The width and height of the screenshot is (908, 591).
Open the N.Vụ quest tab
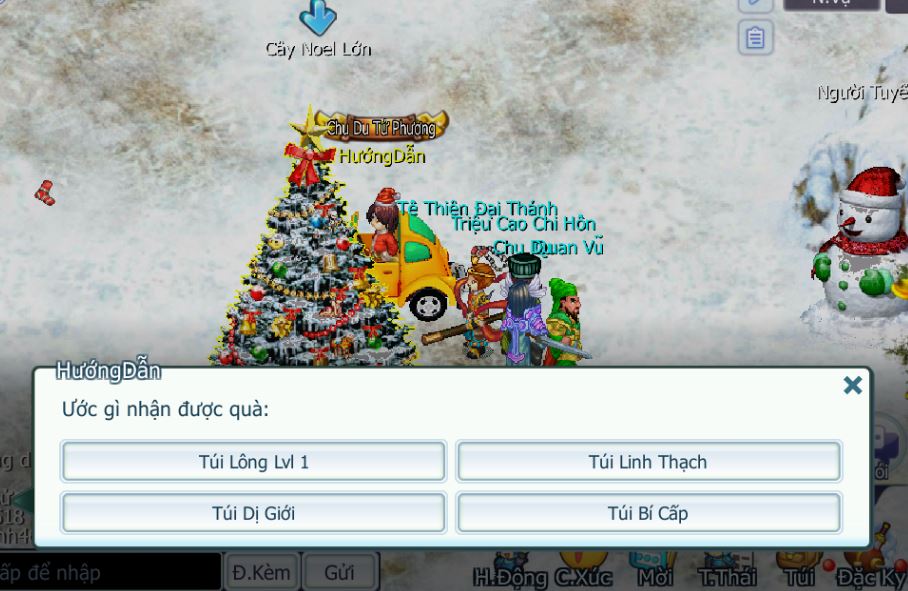(x=831, y=3)
